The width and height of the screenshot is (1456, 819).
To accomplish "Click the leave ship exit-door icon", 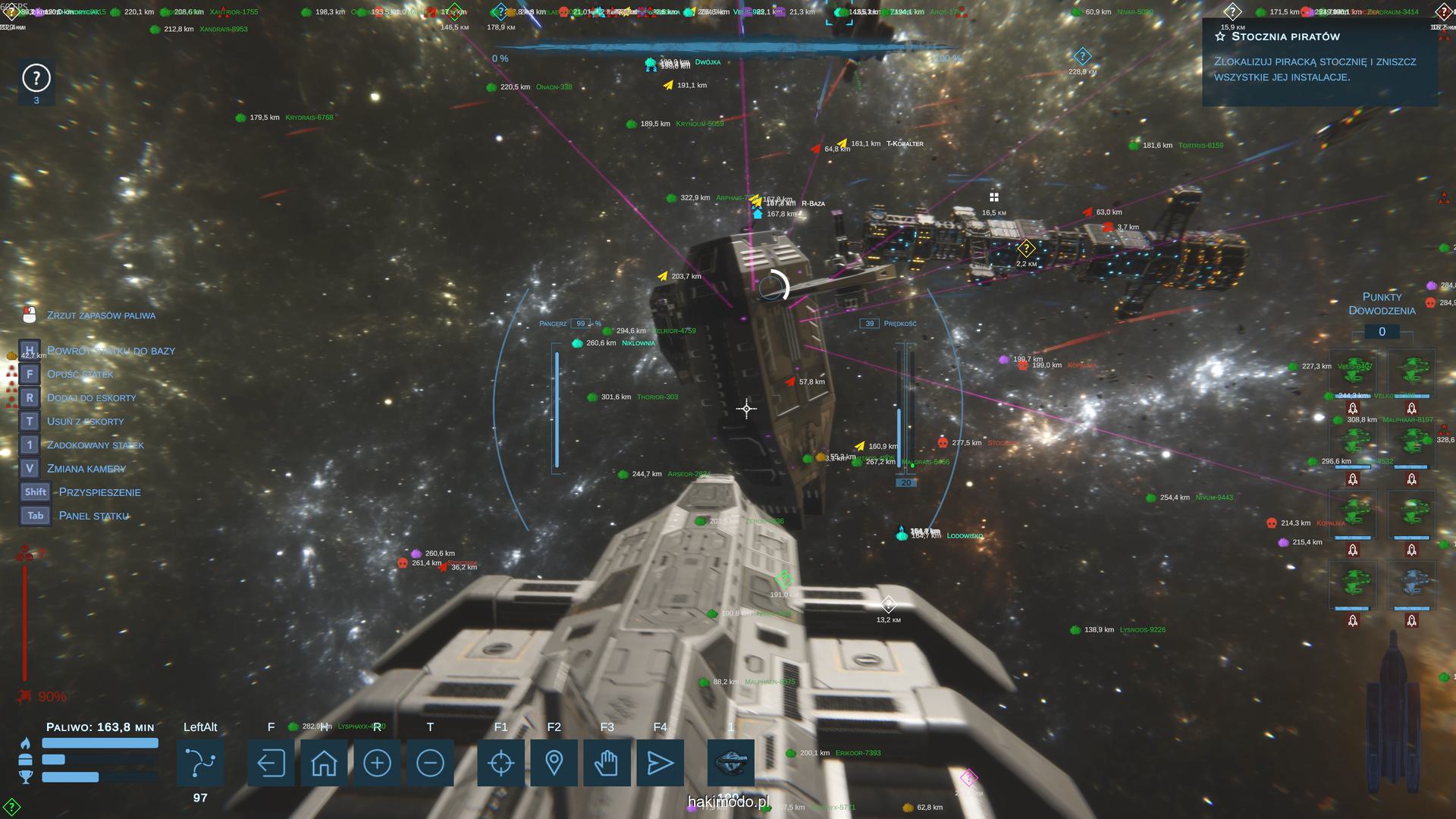I will tap(271, 763).
